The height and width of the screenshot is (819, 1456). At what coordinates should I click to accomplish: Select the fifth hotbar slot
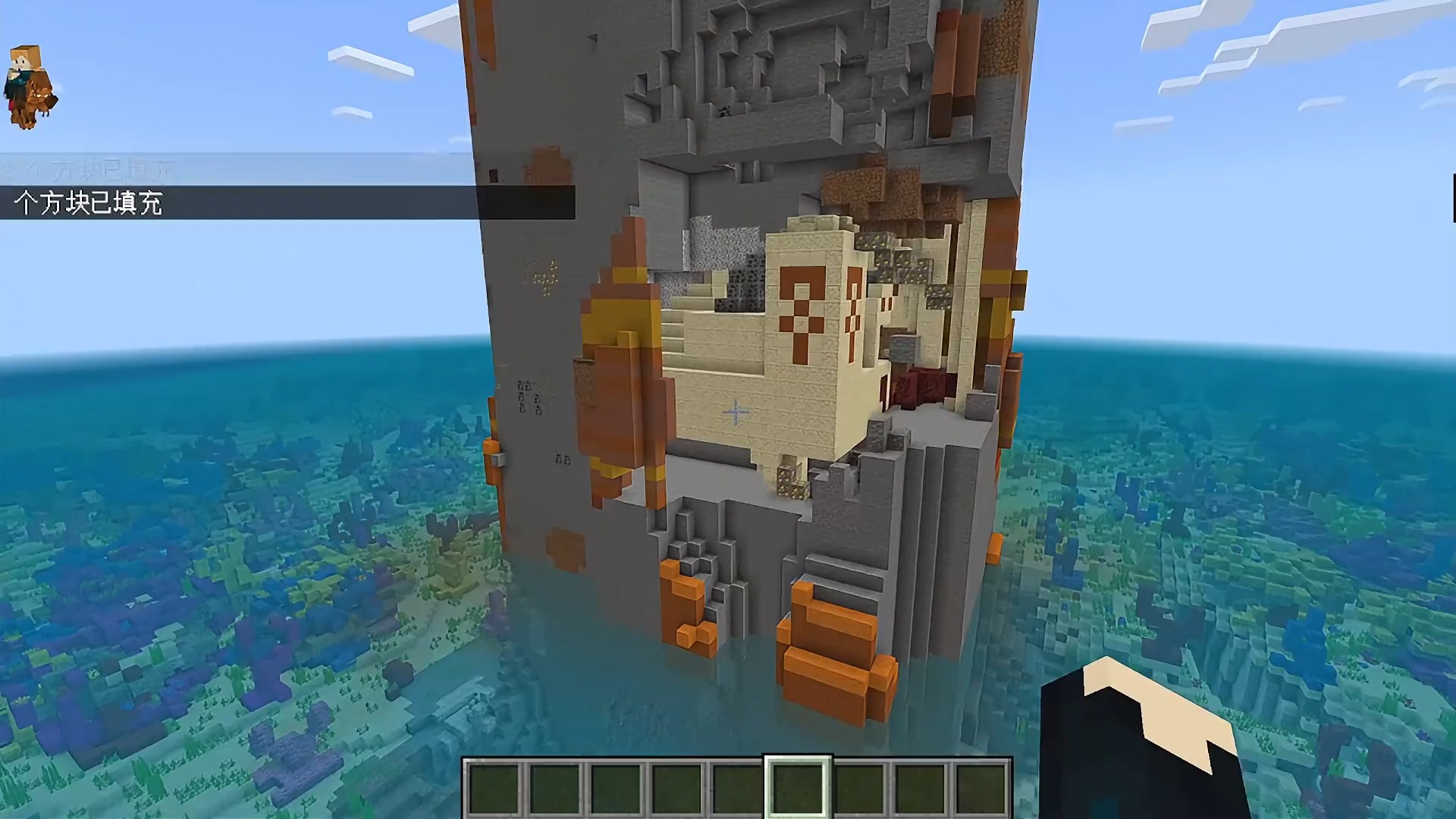pyautogui.click(x=736, y=789)
